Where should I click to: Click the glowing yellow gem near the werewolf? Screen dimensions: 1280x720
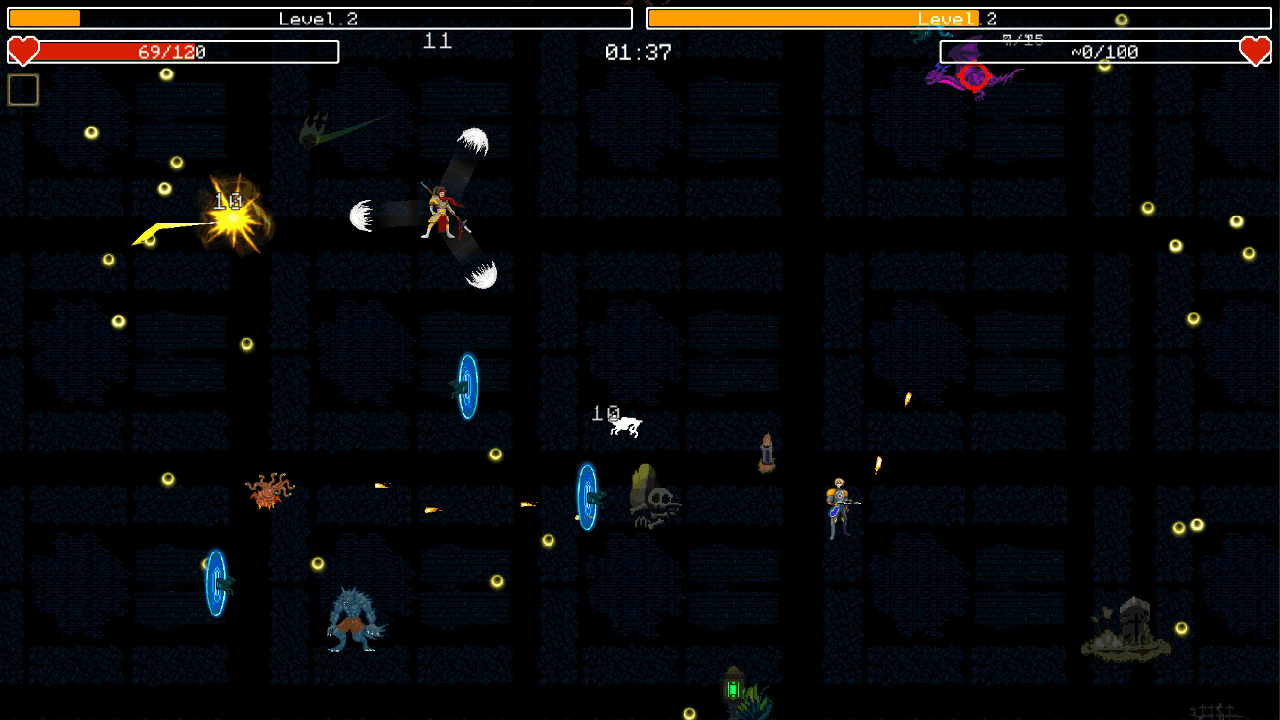point(318,566)
